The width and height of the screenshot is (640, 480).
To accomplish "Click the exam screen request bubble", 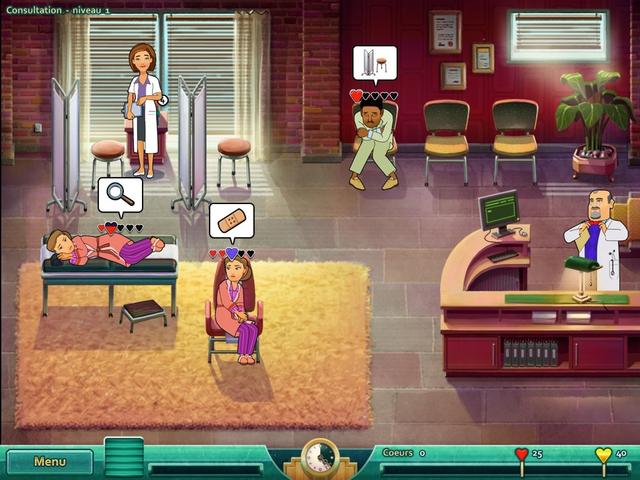I will tap(374, 62).
